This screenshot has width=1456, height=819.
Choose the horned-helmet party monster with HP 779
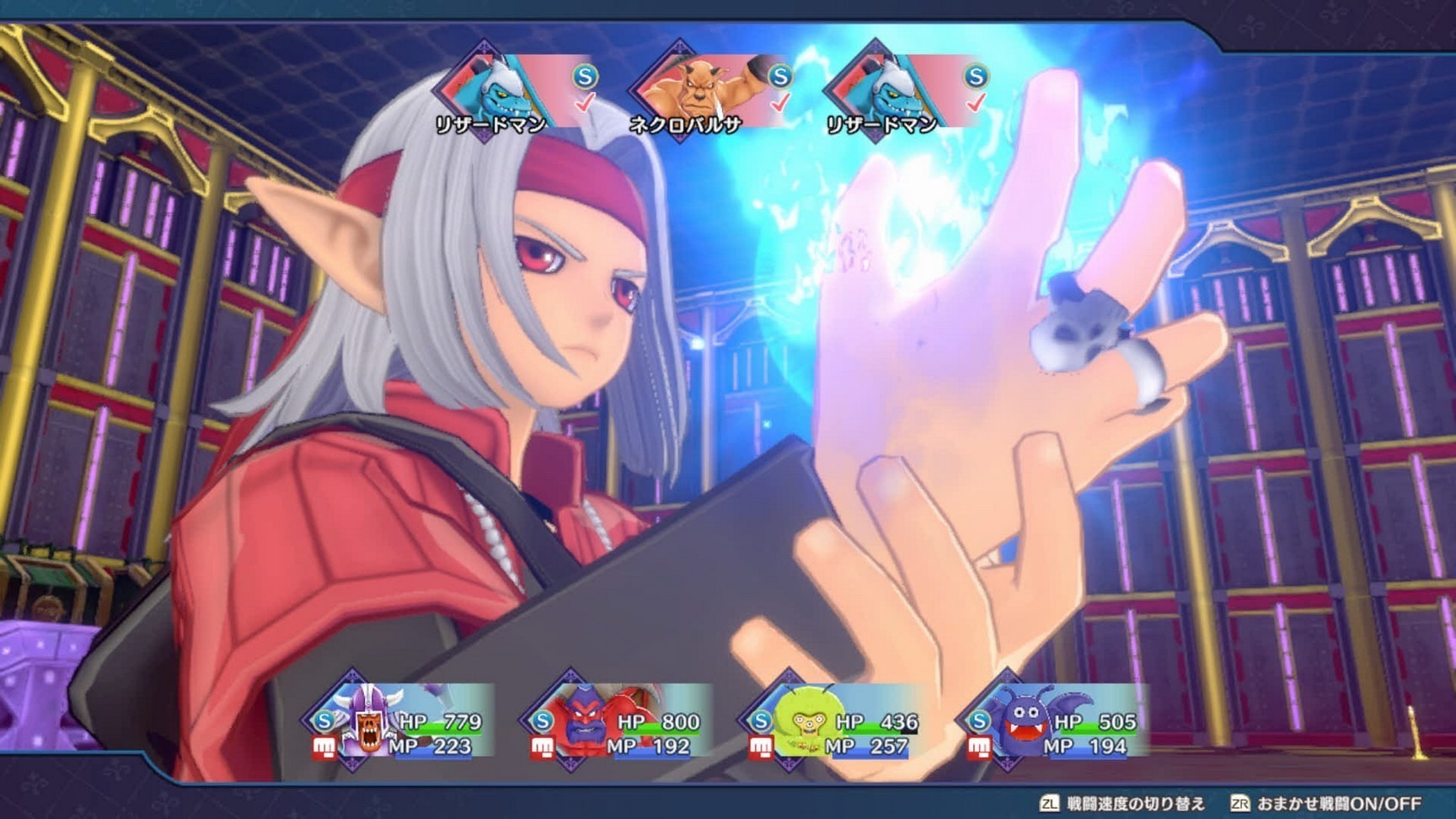(367, 721)
